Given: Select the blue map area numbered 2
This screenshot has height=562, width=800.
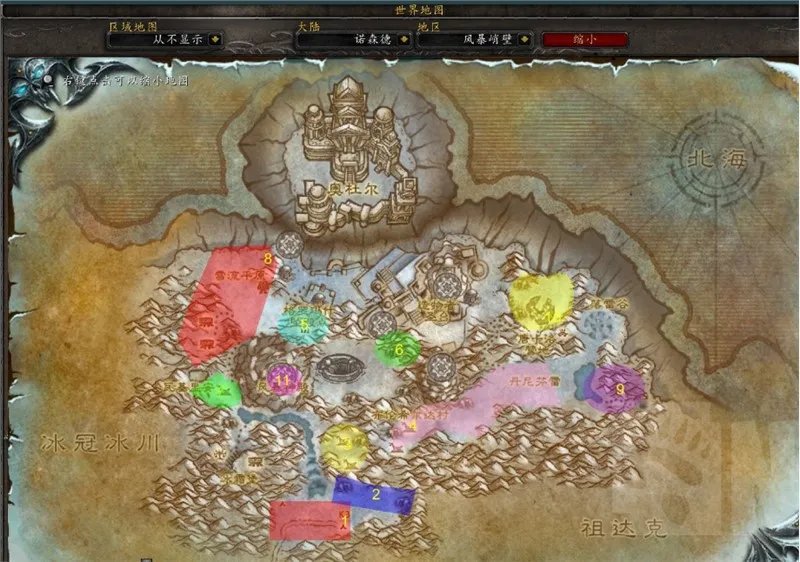Looking at the screenshot, I should tap(374, 494).
